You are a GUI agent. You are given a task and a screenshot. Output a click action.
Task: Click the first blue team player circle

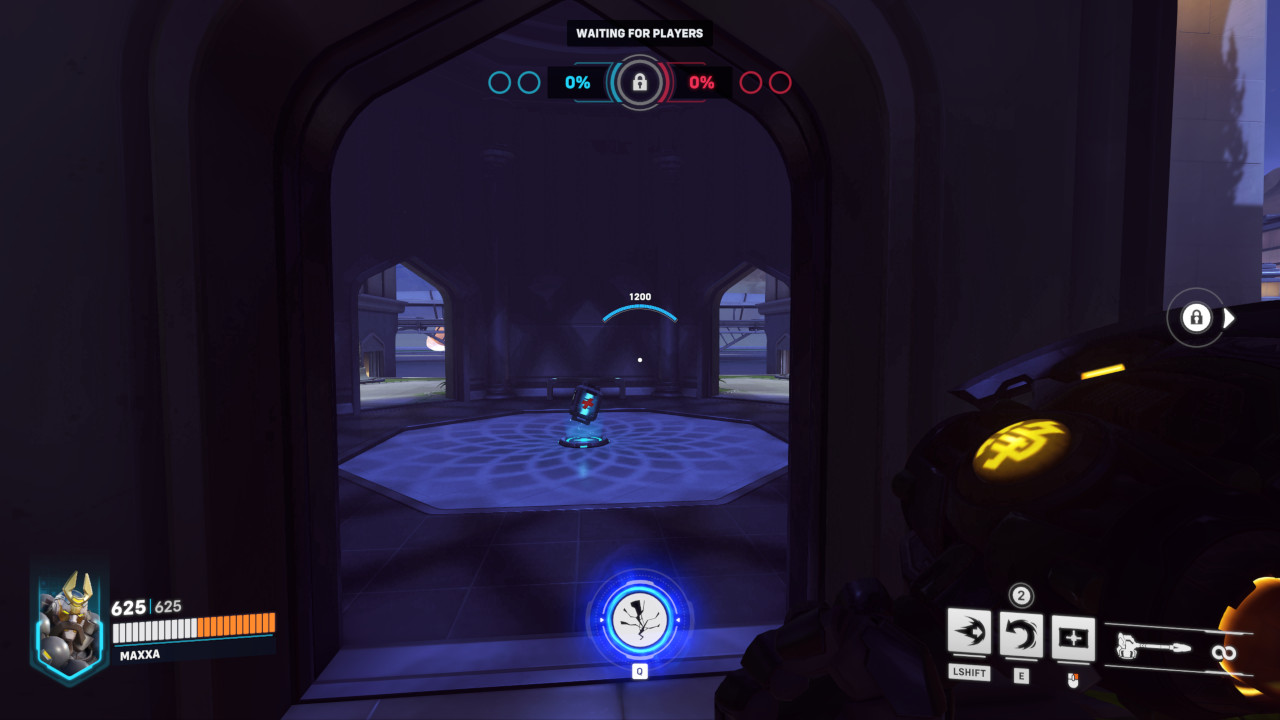(x=498, y=83)
